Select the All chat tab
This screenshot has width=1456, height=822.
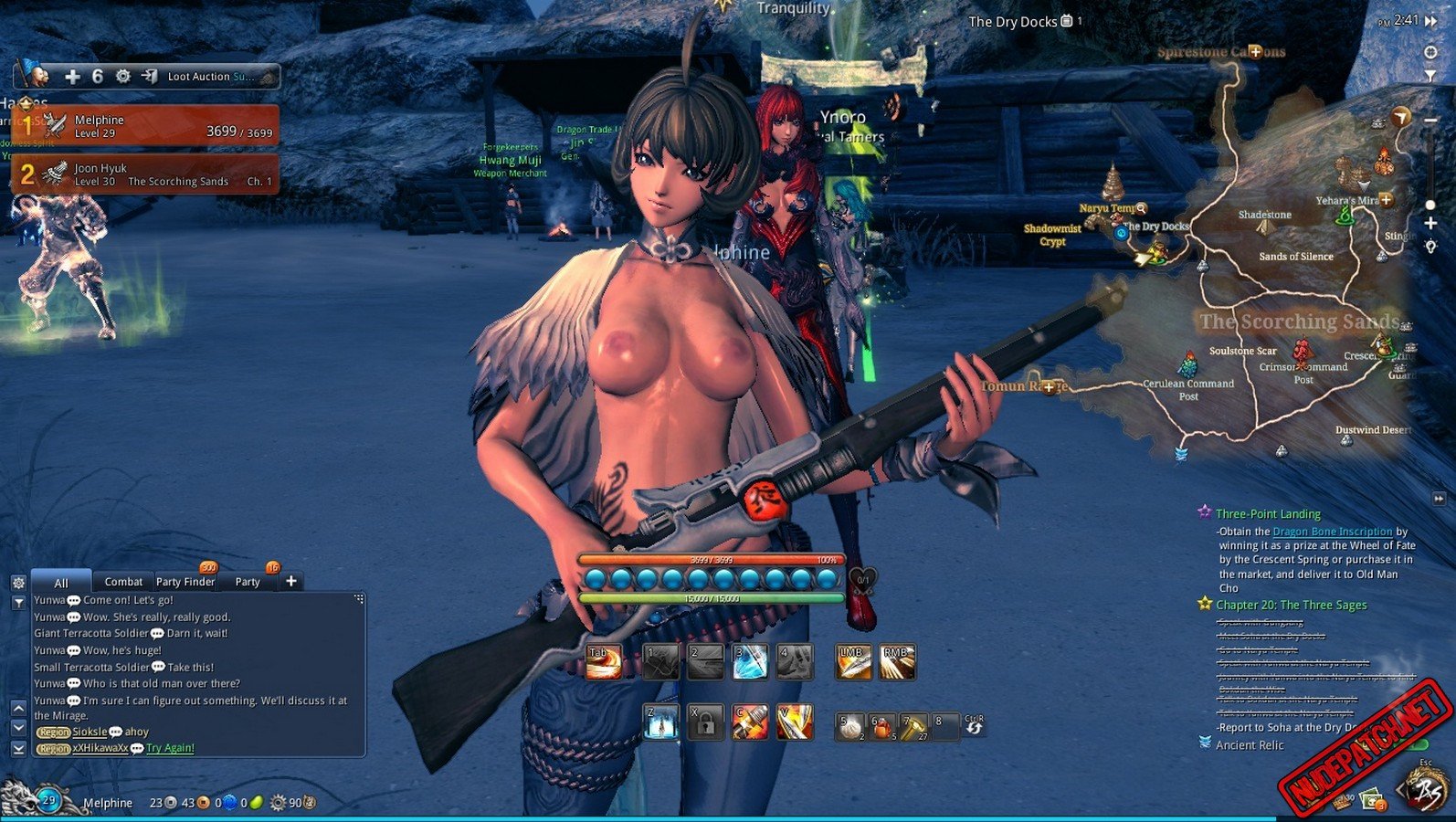coord(61,583)
